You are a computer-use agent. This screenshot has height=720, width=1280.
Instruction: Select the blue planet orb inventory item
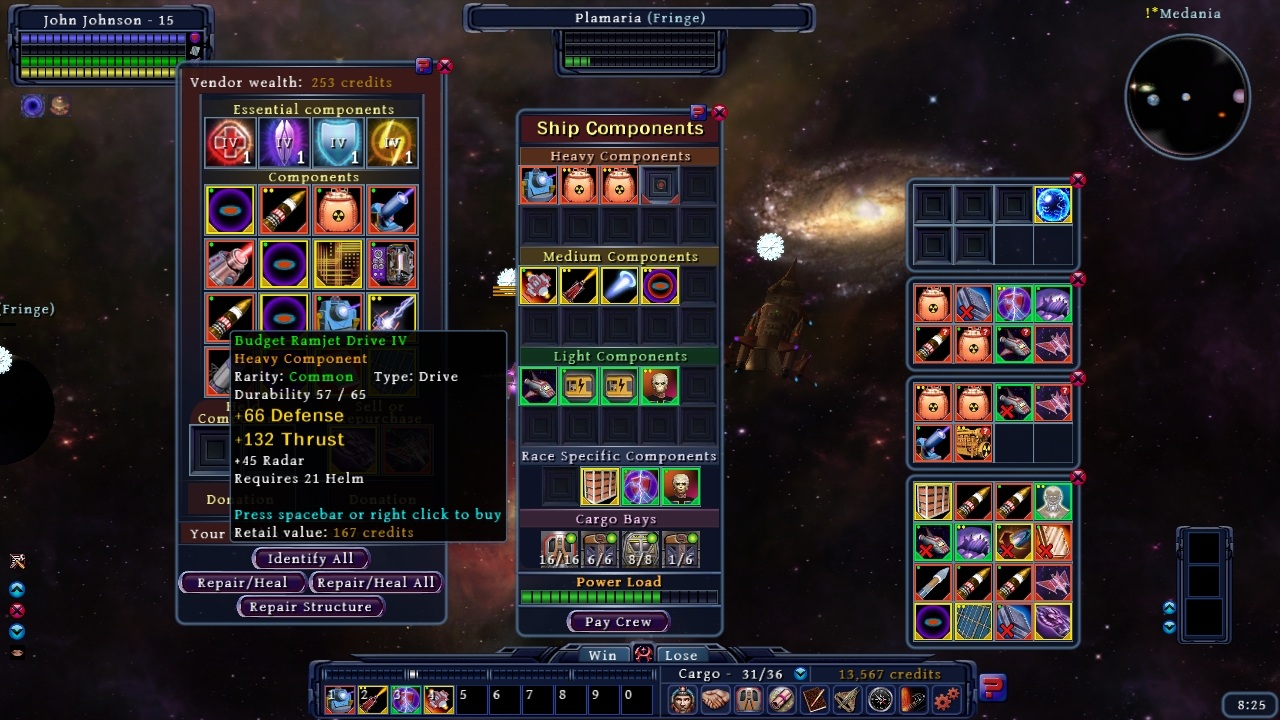click(1053, 205)
